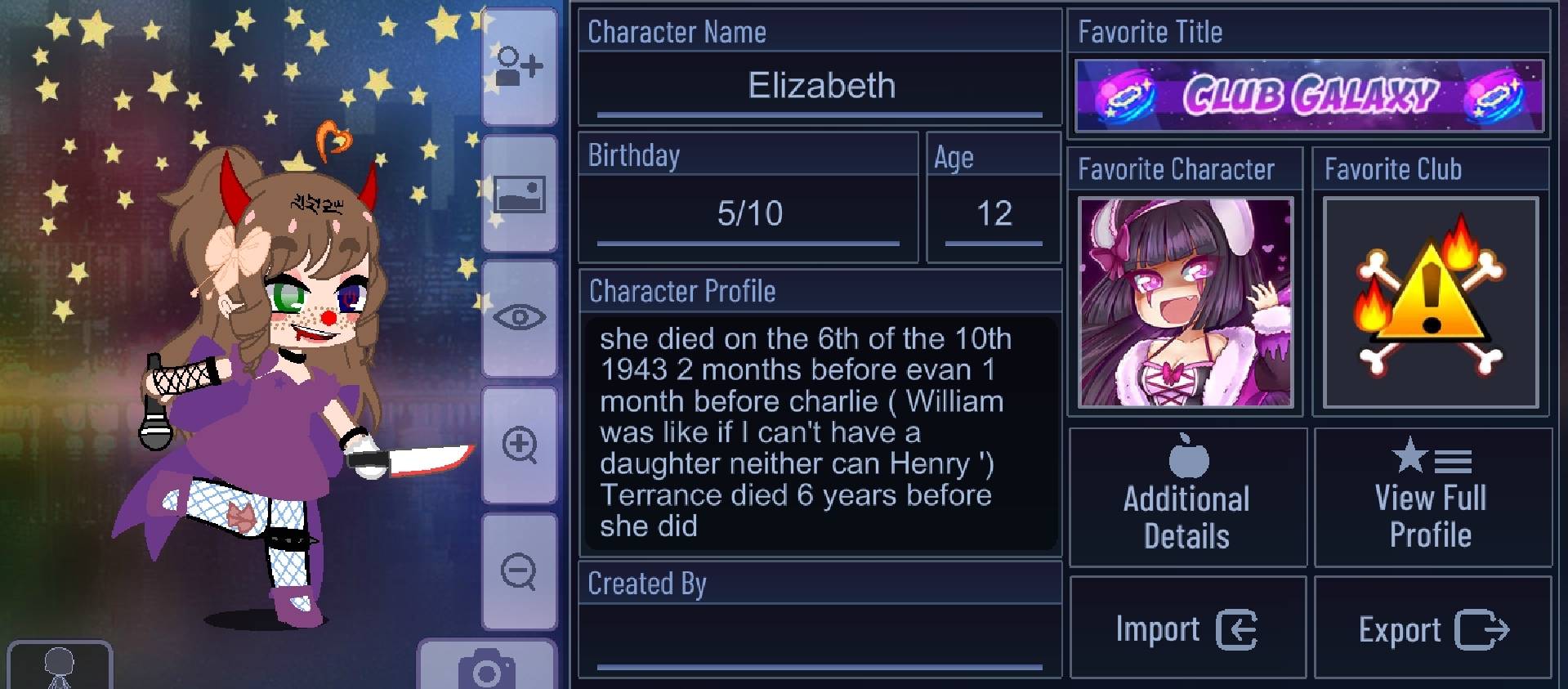Open the Character Profile text box
1568x689 pixels.
click(820, 432)
